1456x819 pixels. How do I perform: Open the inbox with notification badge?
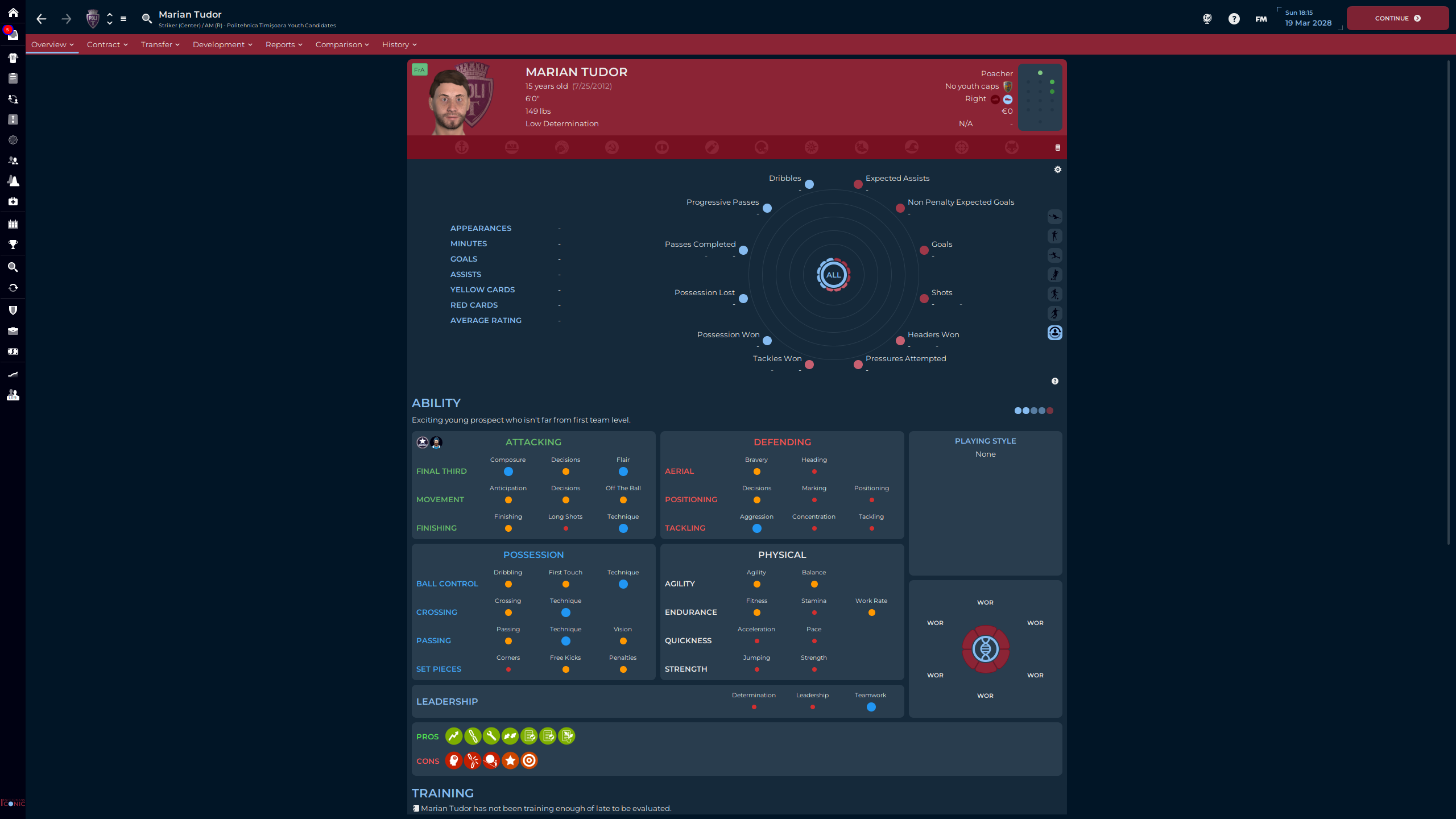(x=13, y=35)
